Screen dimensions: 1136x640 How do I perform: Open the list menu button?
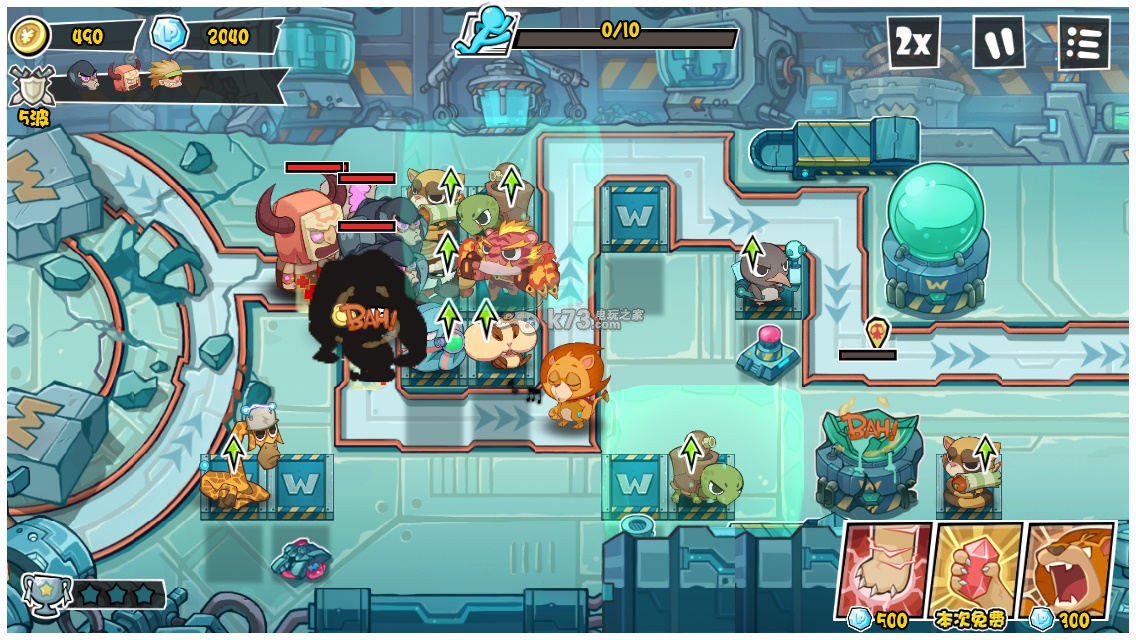click(1084, 42)
